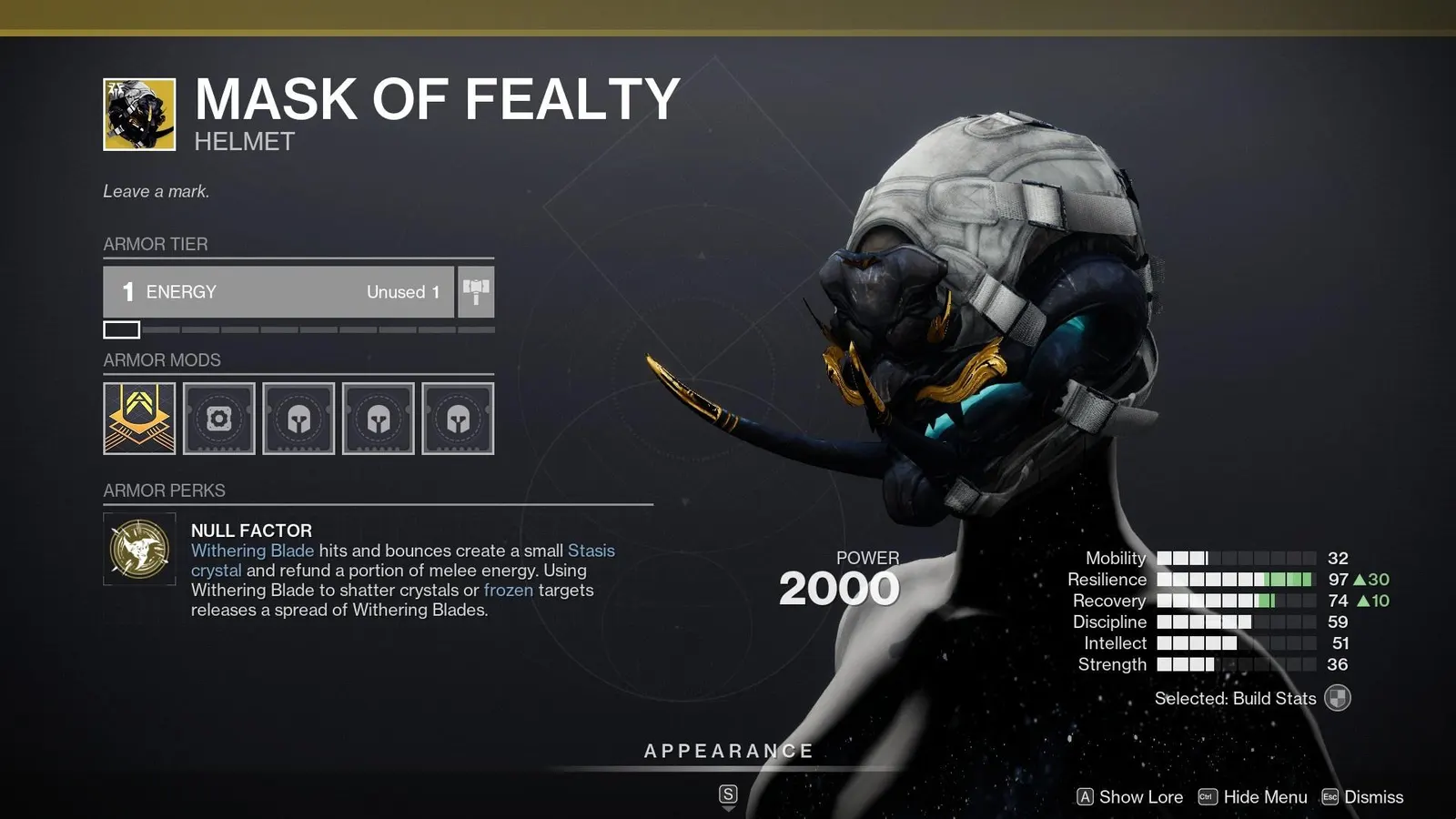Open the second armor mod socket
This screenshot has width=1456, height=819.
click(218, 418)
